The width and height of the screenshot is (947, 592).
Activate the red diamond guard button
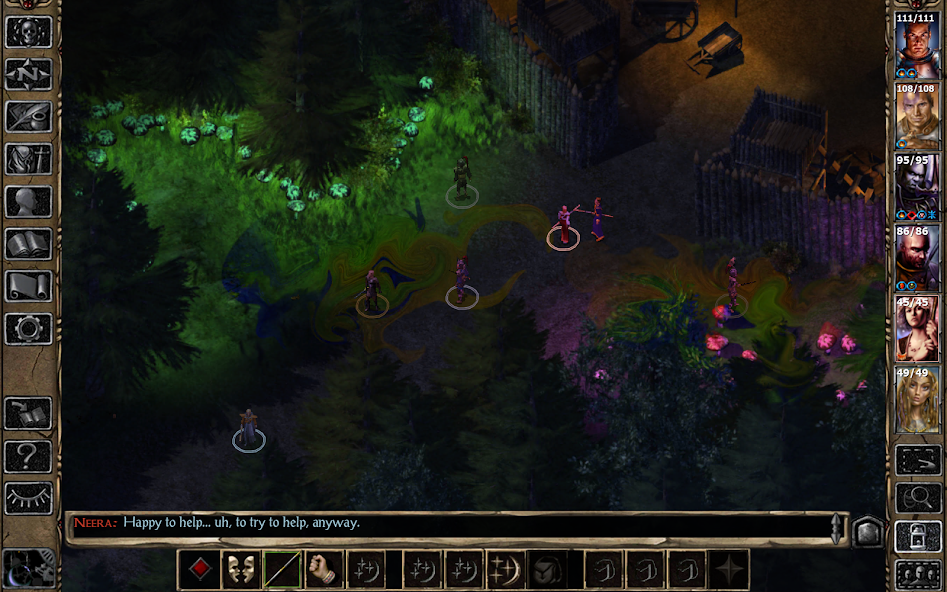(199, 570)
